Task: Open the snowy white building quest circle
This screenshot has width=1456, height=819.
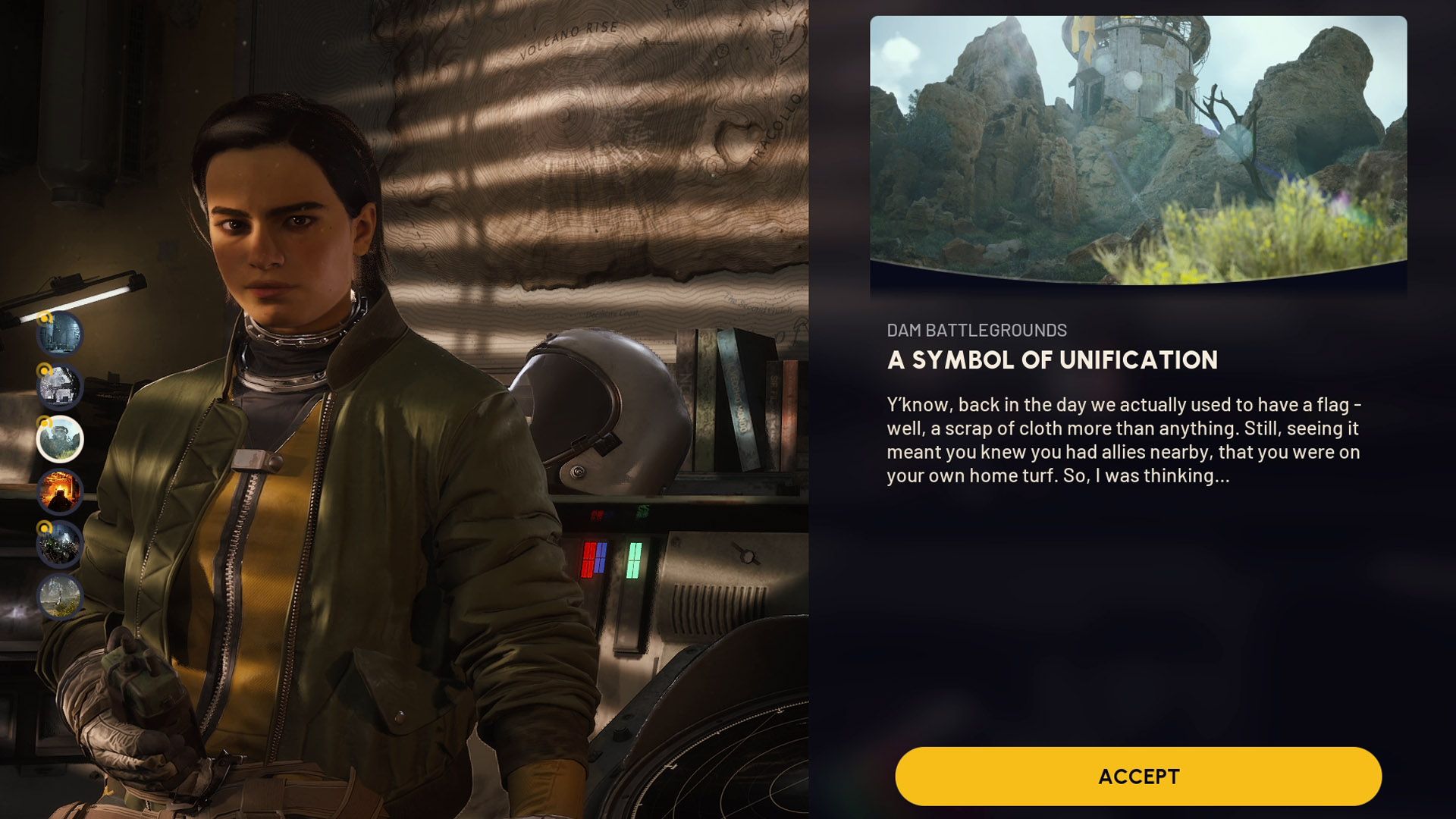Action: 60,386
